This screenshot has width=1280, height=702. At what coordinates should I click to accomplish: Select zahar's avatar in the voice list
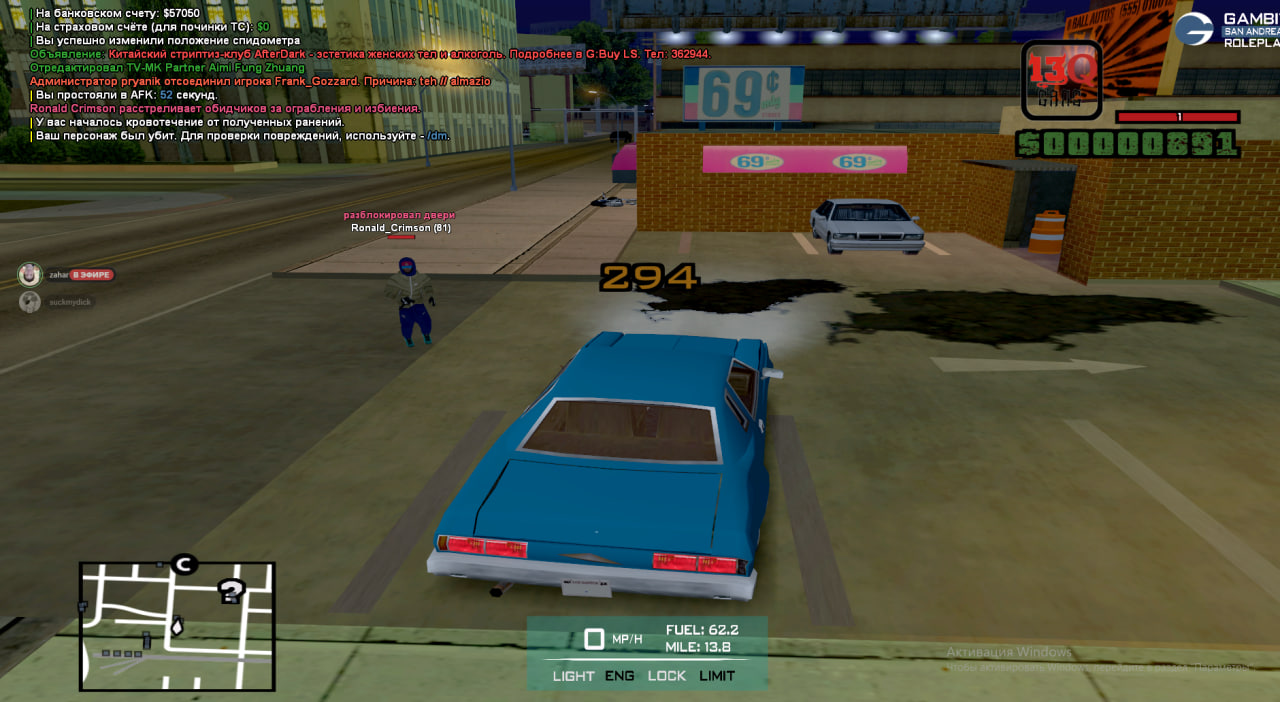(x=30, y=274)
